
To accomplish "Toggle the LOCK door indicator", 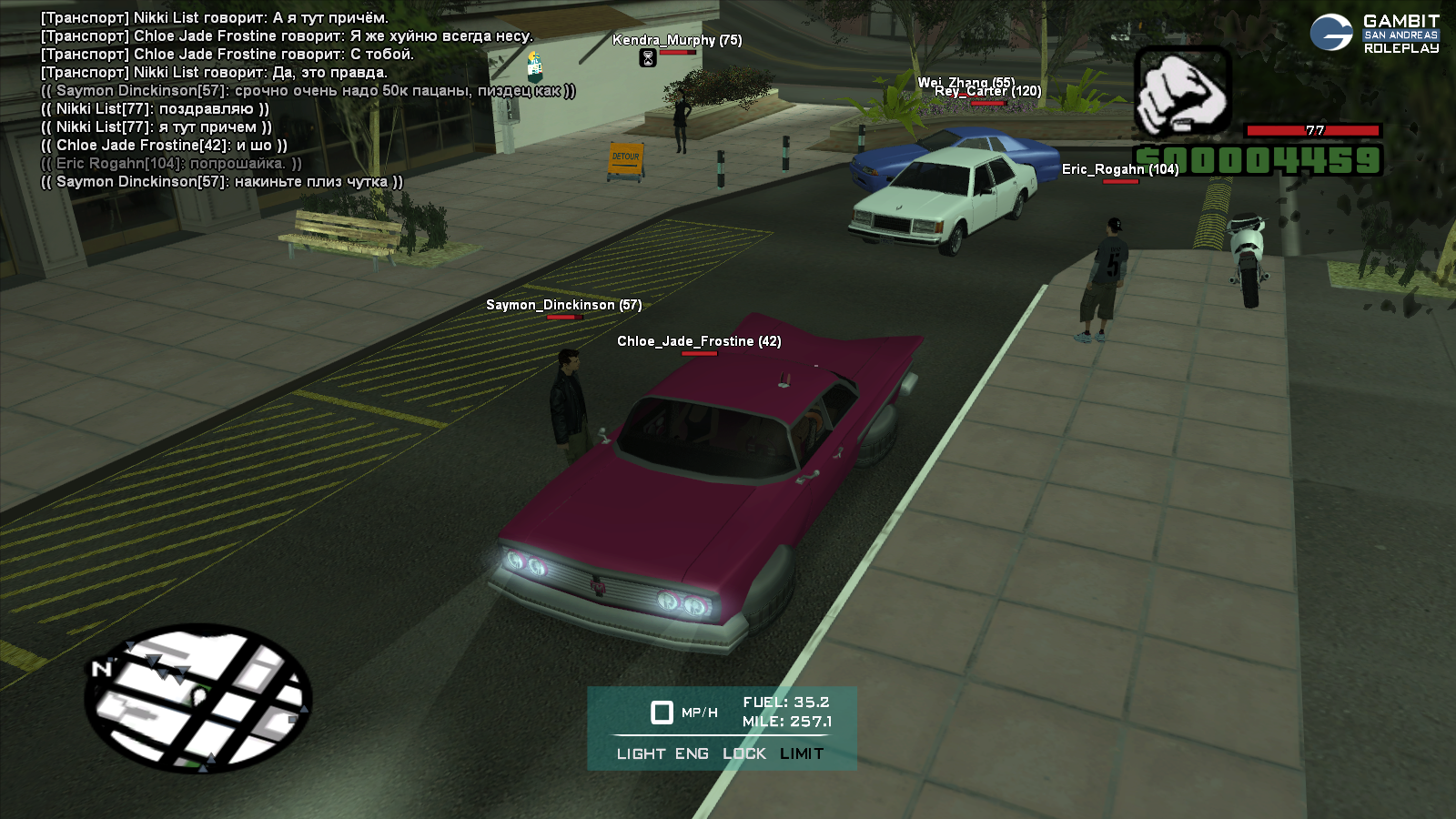I will click(744, 753).
